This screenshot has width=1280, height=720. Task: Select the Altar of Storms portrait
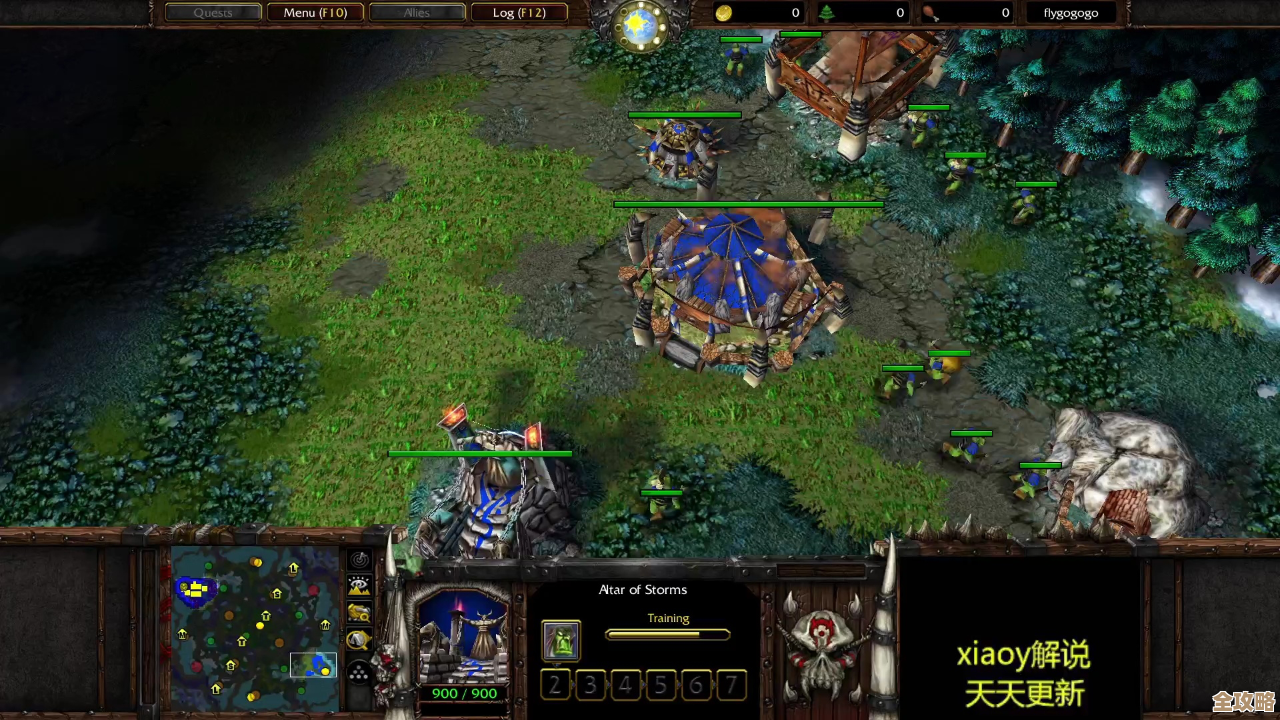(462, 638)
